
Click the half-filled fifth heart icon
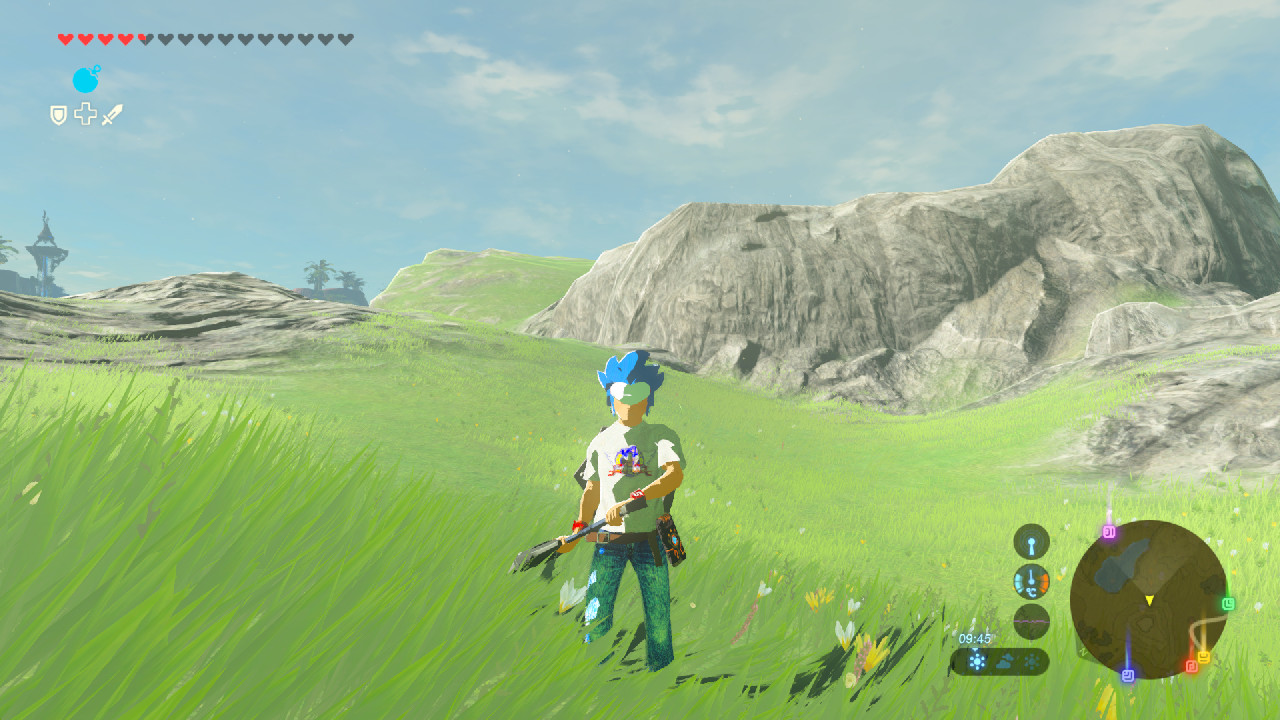145,38
